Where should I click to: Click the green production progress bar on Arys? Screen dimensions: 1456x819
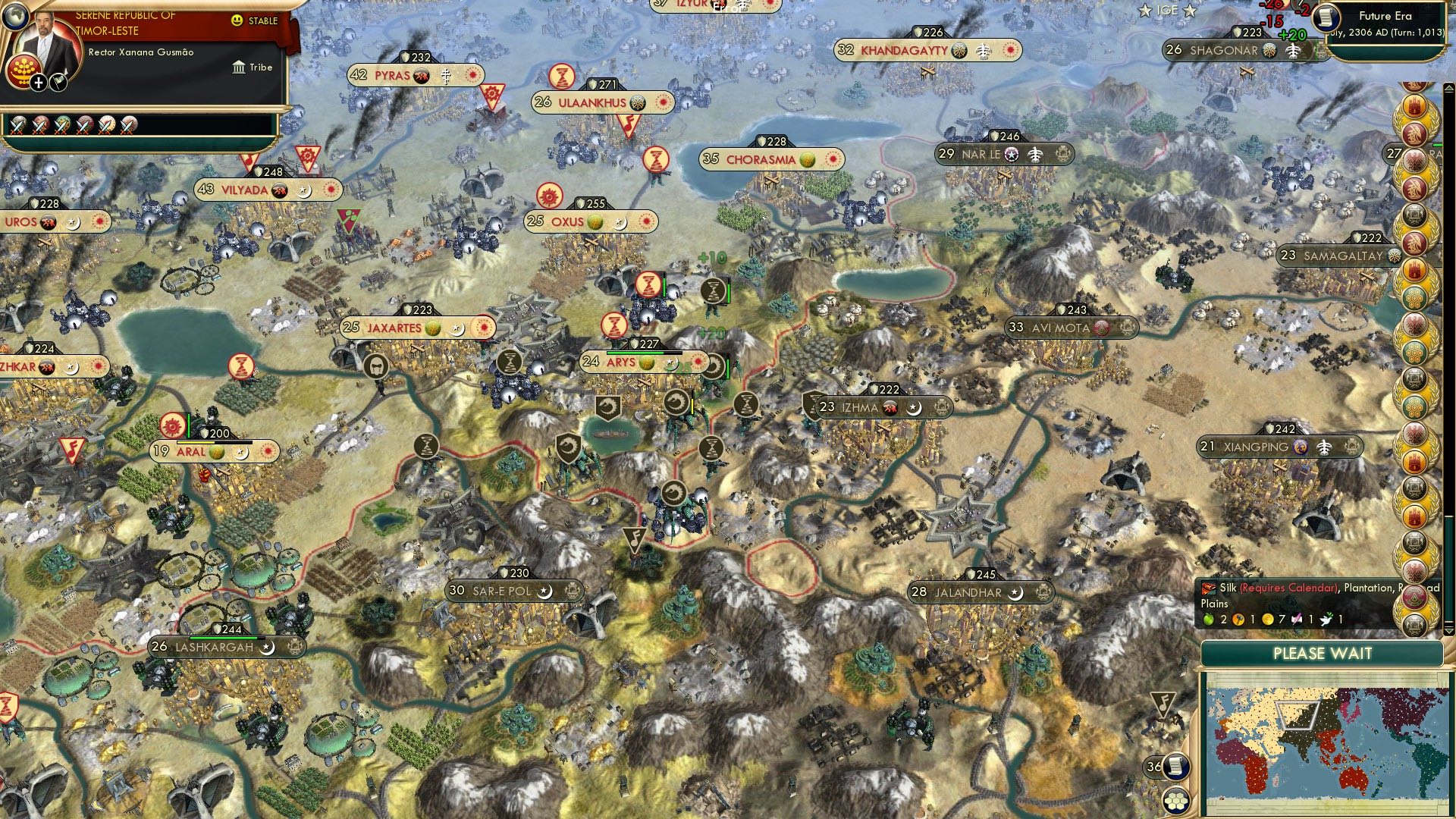click(635, 353)
